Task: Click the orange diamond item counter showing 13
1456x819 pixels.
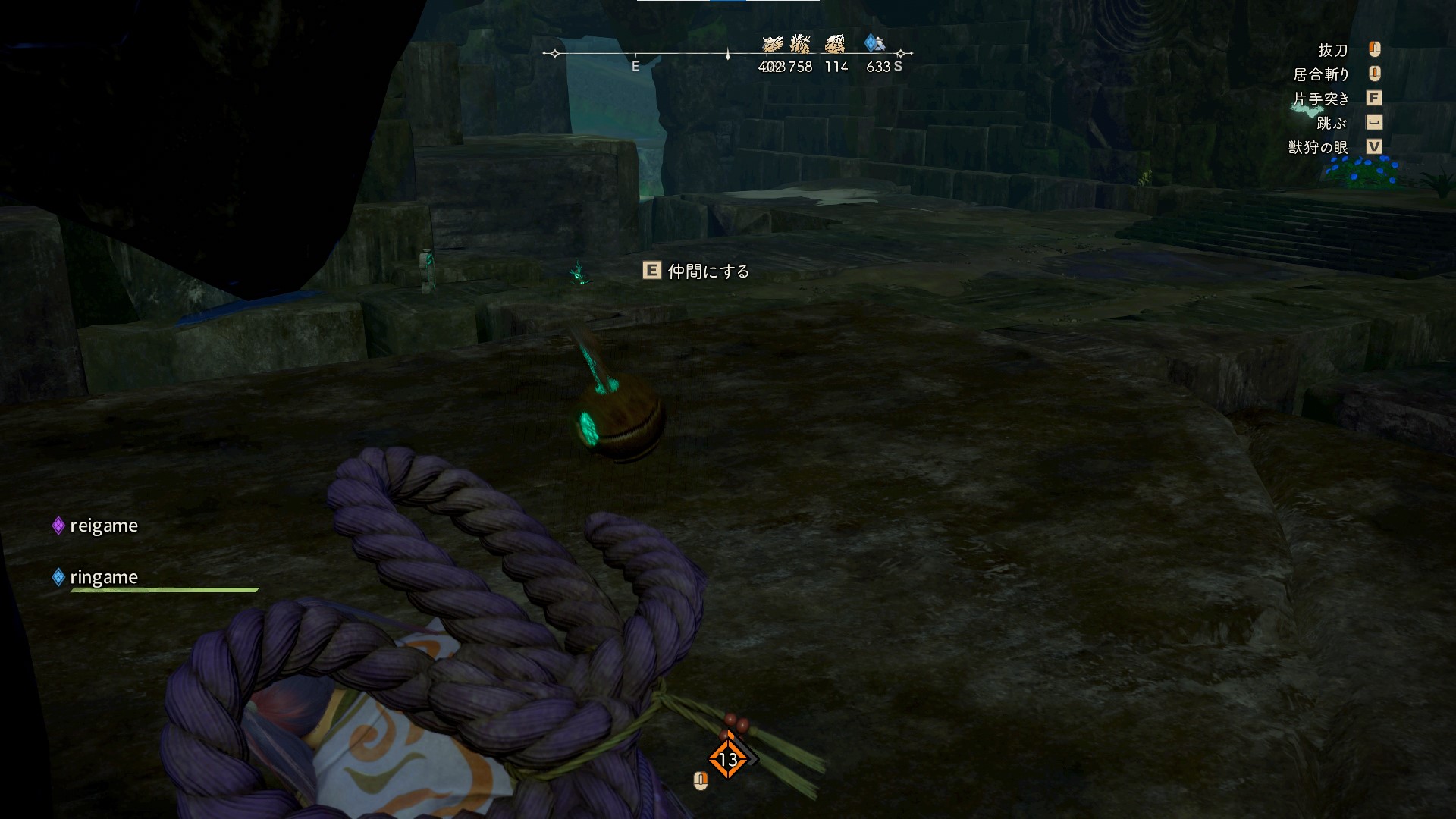Action: 728,758
